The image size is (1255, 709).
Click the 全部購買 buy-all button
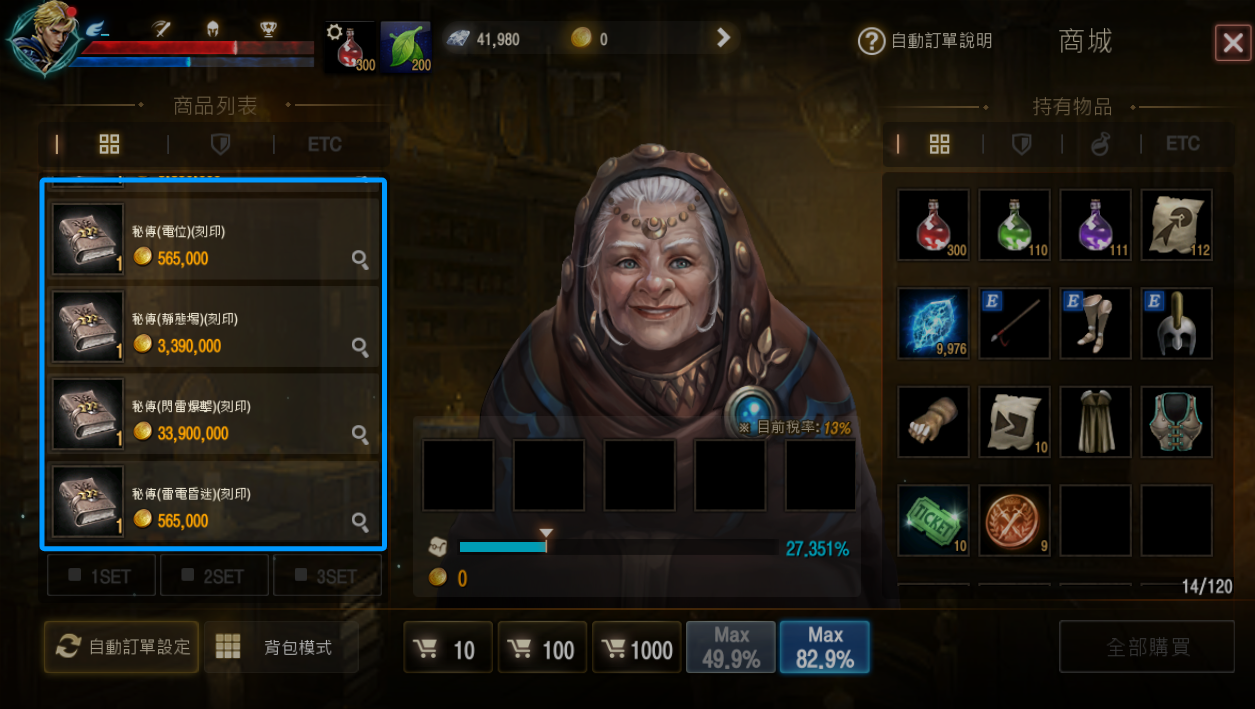click(1147, 647)
